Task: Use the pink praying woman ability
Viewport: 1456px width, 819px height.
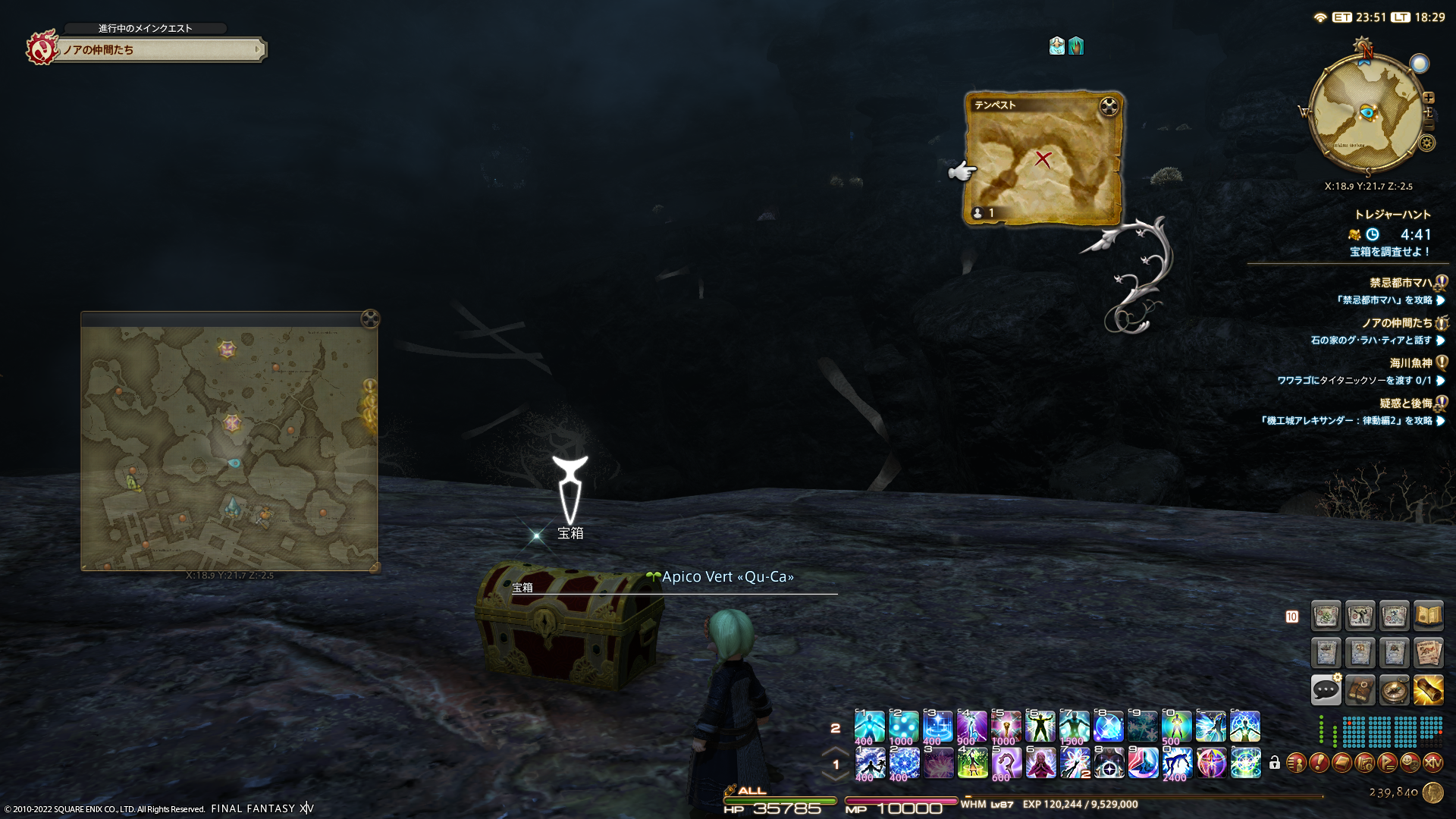Action: pyautogui.click(x=1040, y=763)
